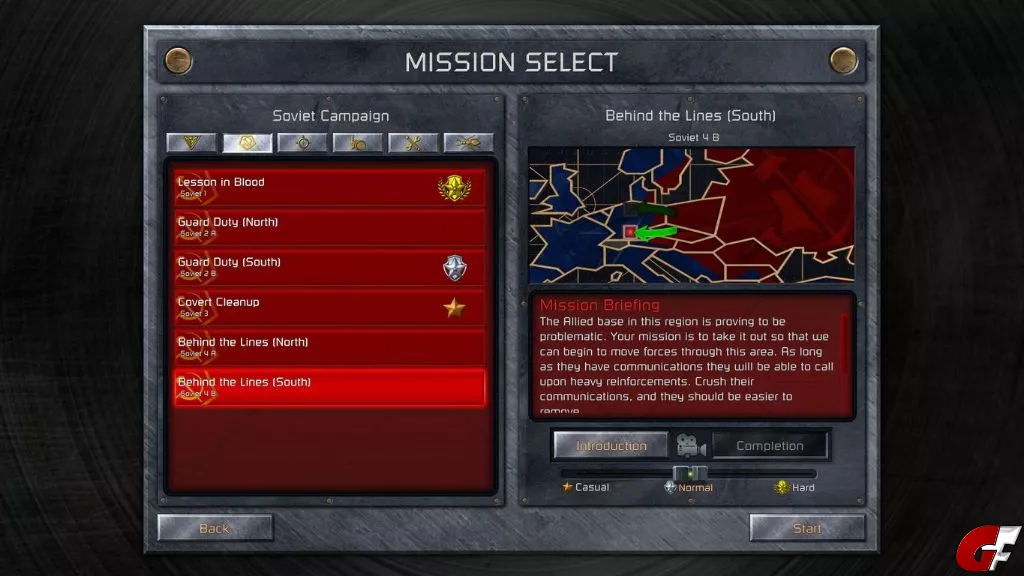Select the Lesson in Blood mission

330,187
